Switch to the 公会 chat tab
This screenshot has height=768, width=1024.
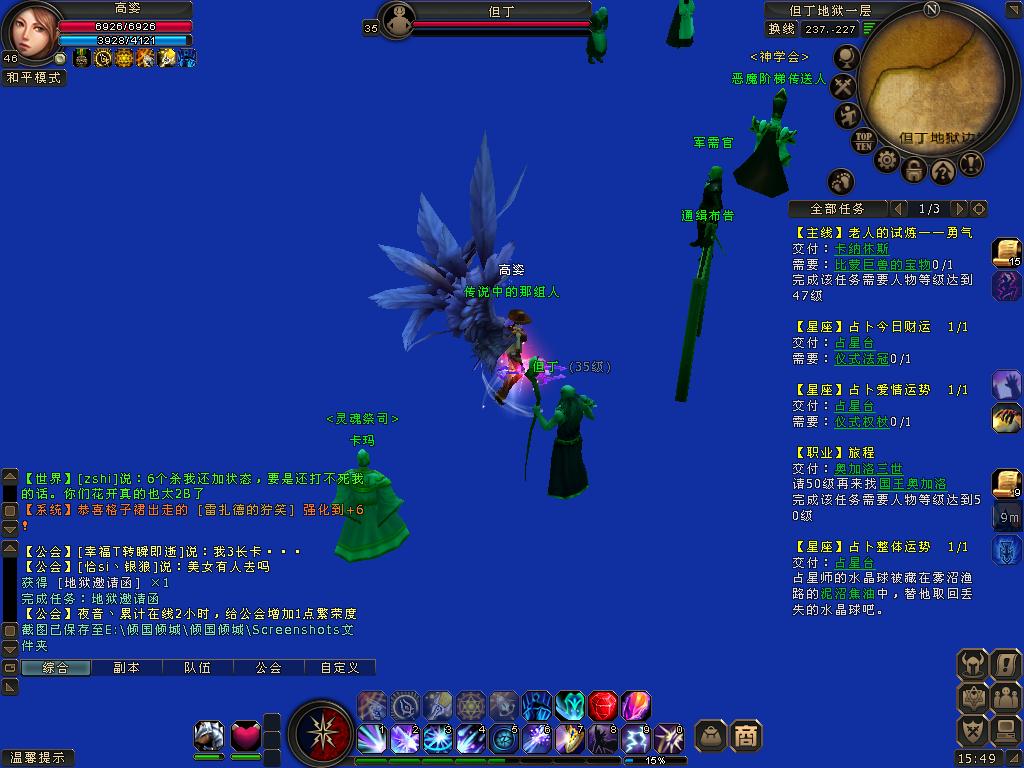(x=268, y=667)
